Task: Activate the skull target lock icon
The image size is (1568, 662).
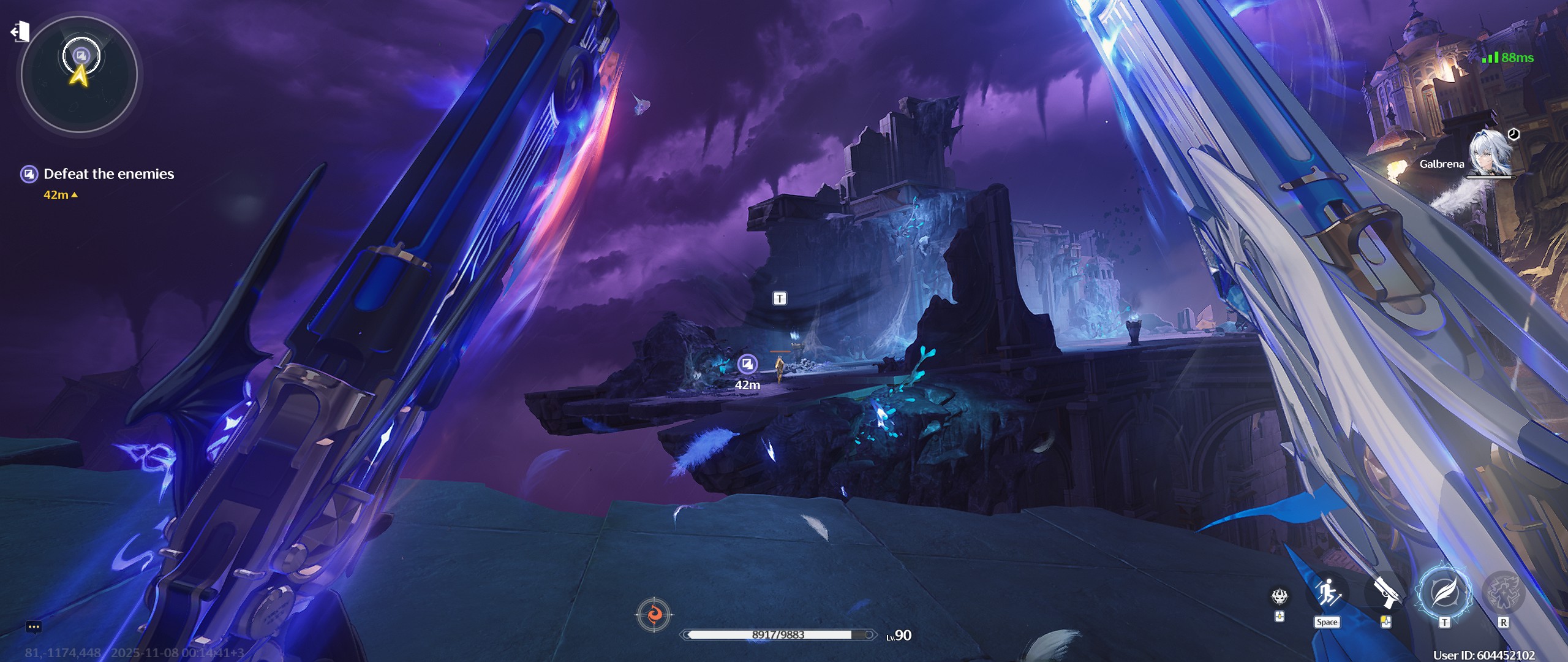Action: (x=1280, y=596)
